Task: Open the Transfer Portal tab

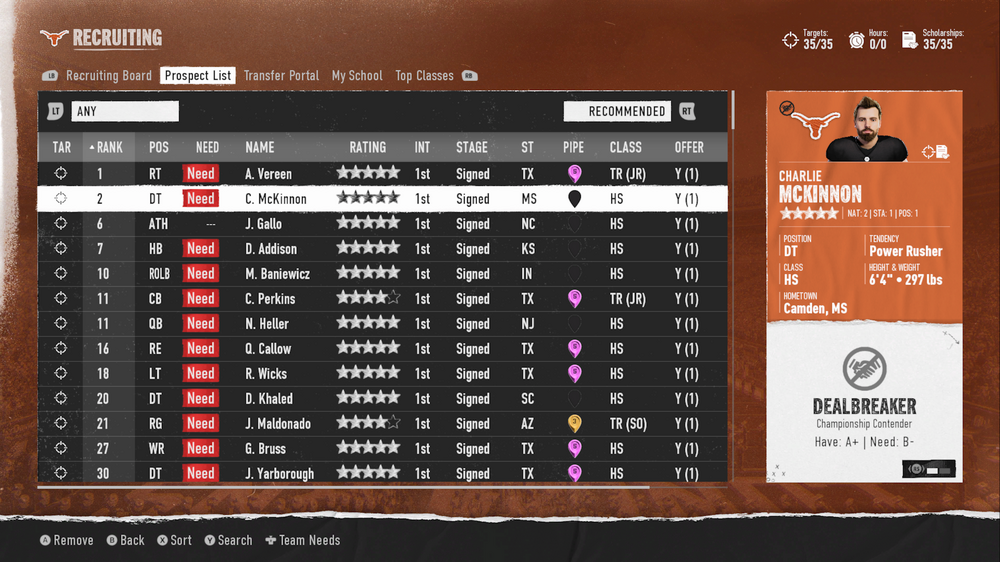Action: pyautogui.click(x=281, y=76)
